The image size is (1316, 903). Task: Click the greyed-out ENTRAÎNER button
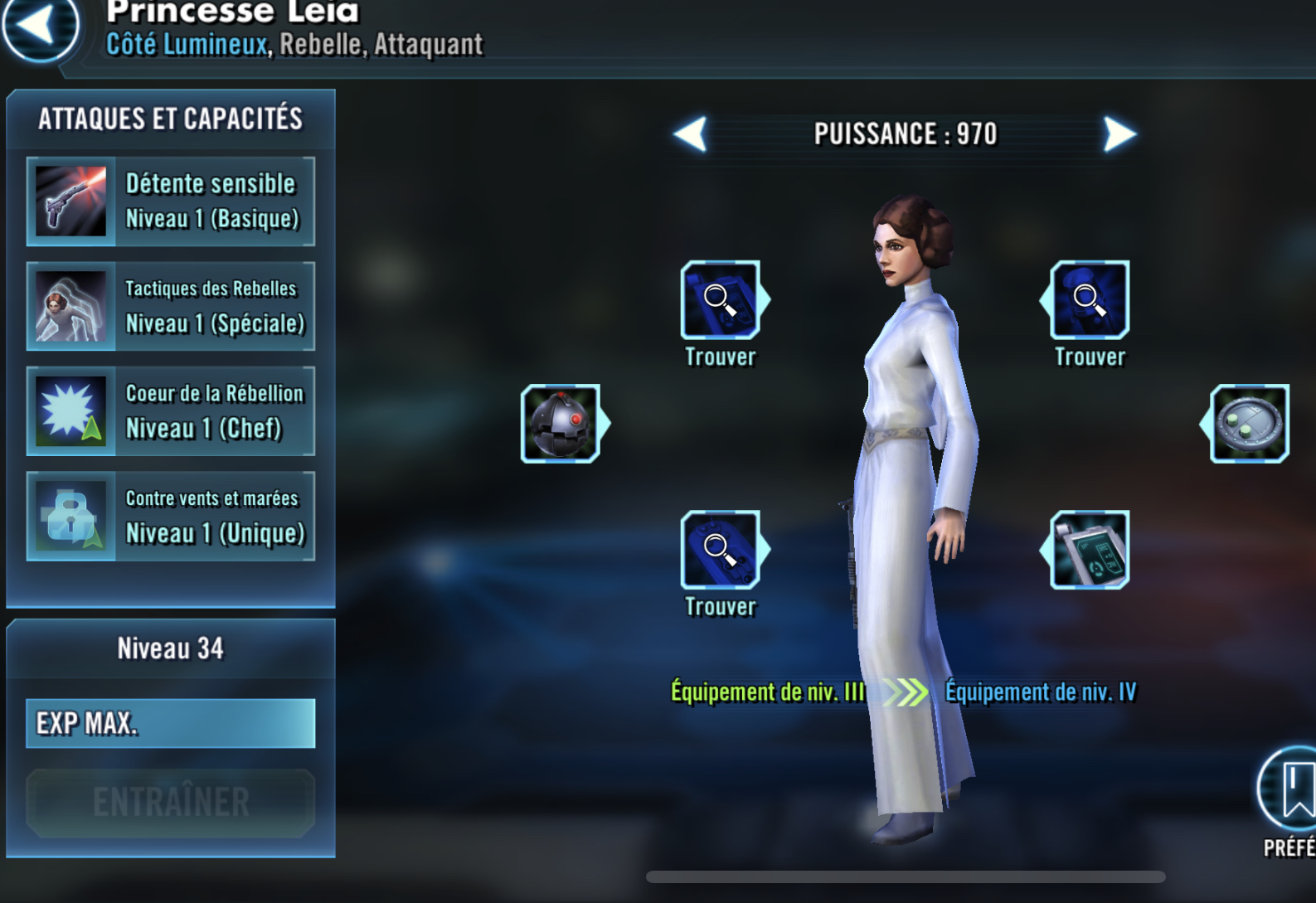click(x=171, y=802)
